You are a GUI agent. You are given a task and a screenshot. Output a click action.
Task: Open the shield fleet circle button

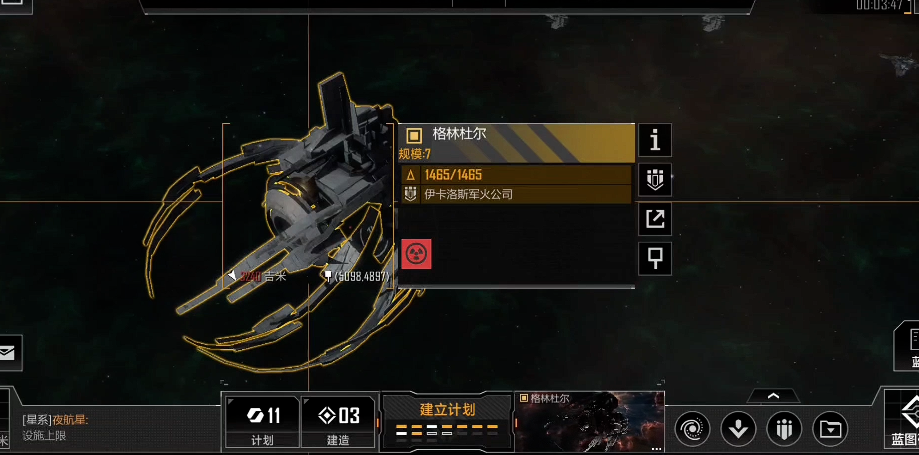[784, 429]
